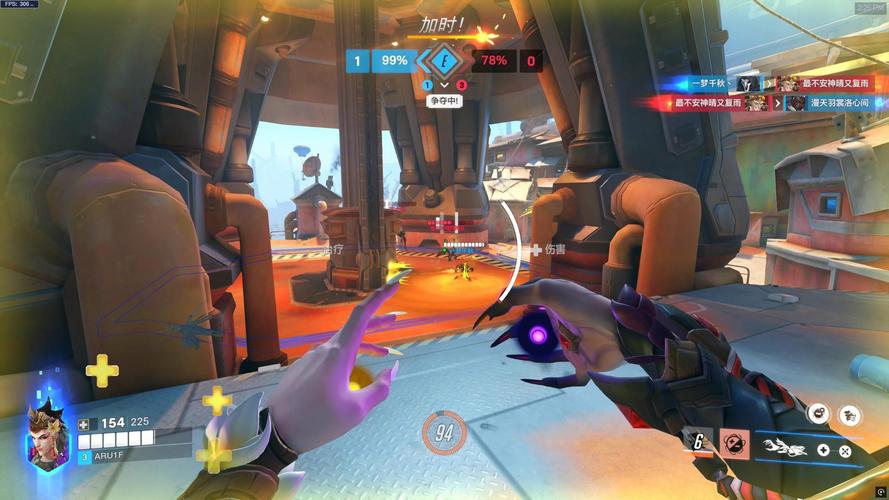This screenshot has height=500, width=889.
Task: Click the ultimate charge meter showing 94
Action: [x=444, y=432]
